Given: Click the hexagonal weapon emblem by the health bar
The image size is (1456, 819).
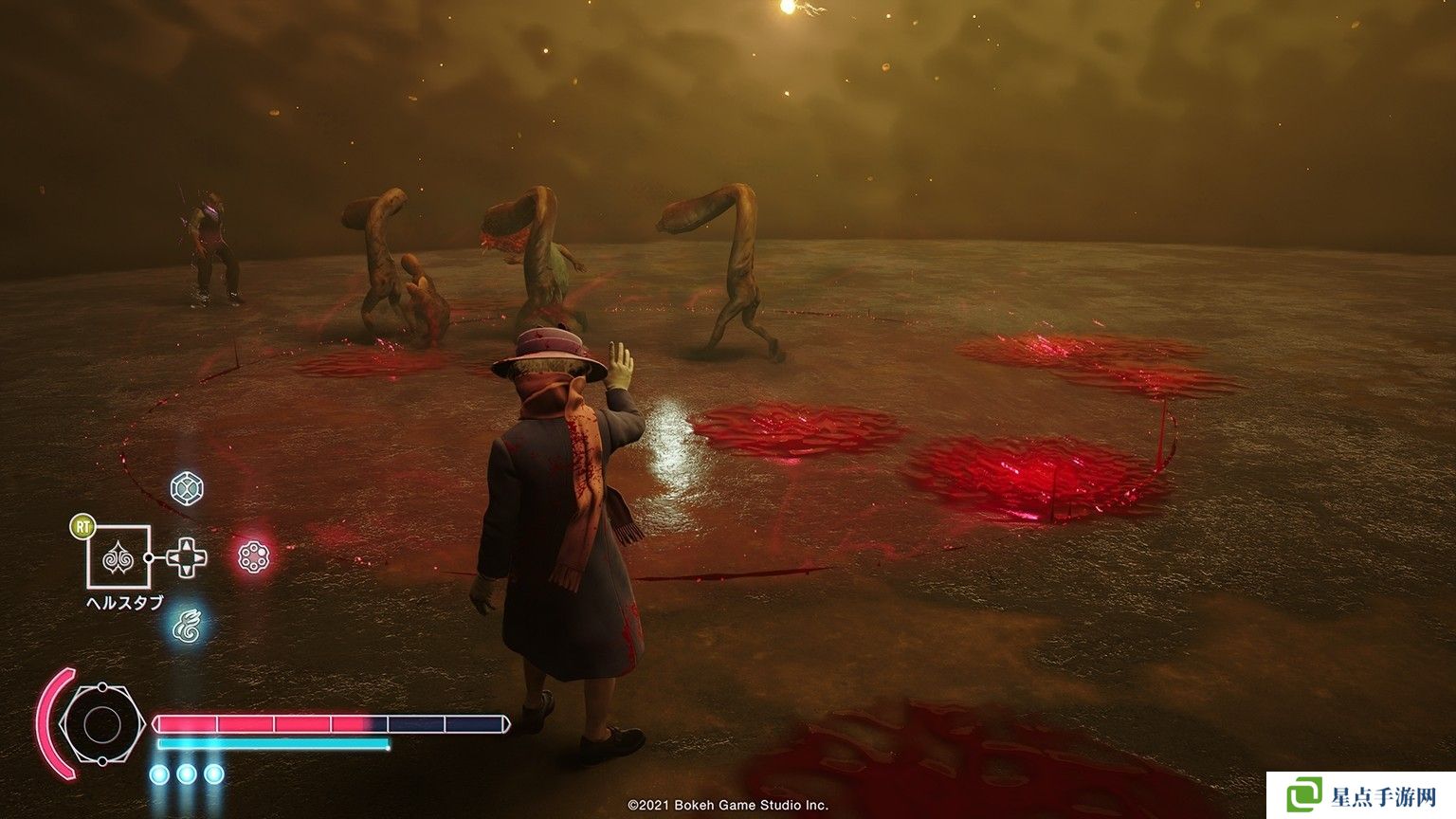Looking at the screenshot, I should pos(100,725).
